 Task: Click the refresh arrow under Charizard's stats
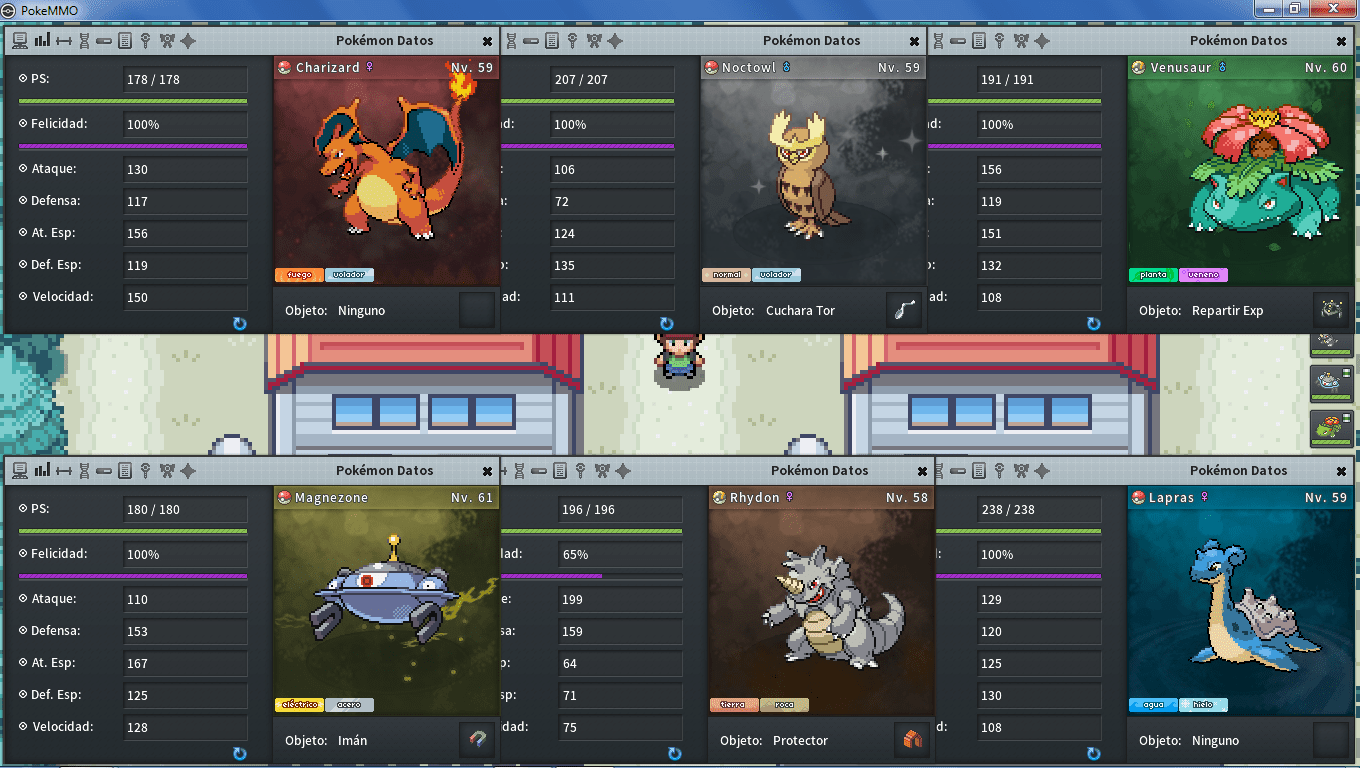(x=239, y=324)
